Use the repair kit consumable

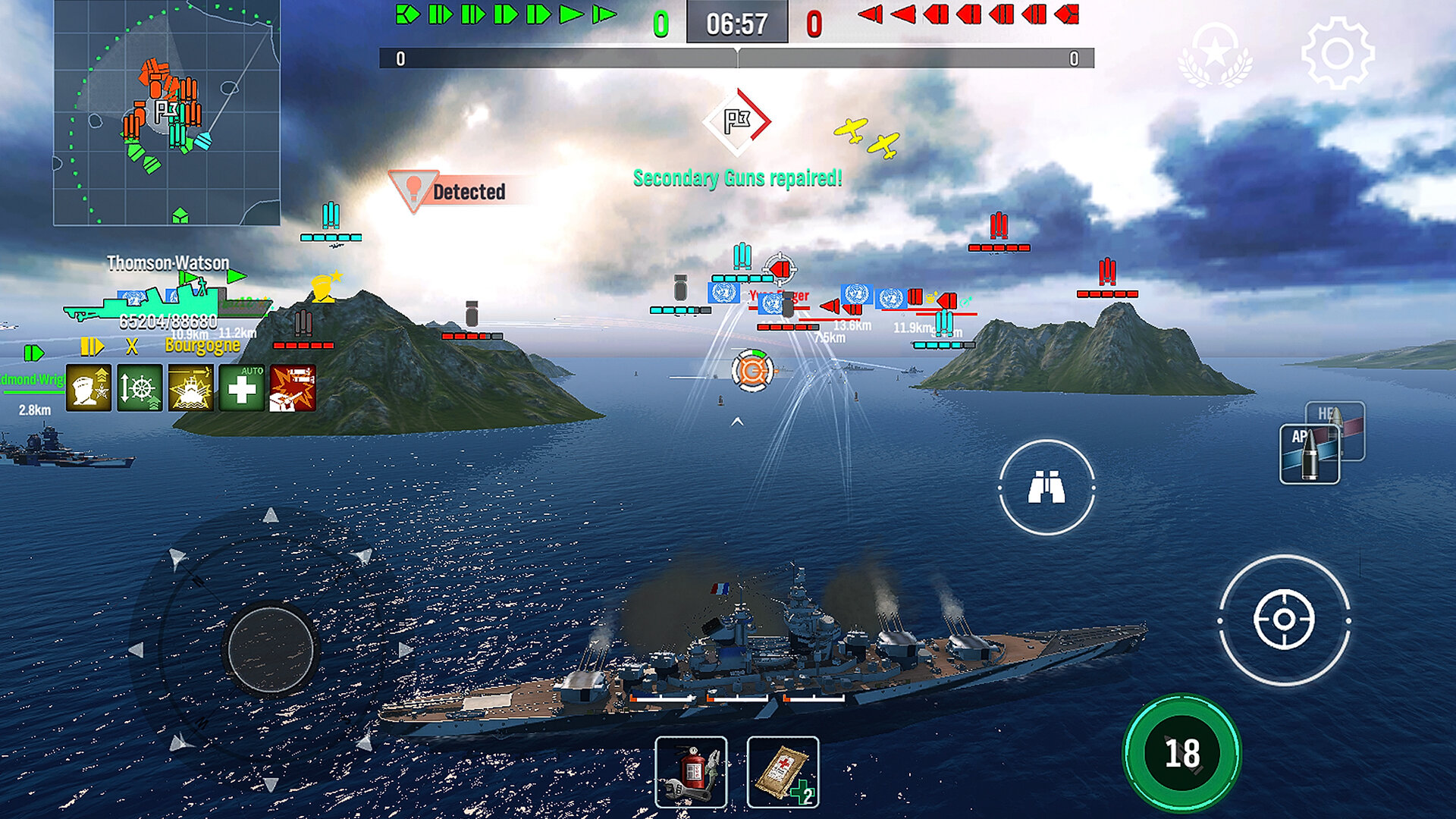point(783,772)
